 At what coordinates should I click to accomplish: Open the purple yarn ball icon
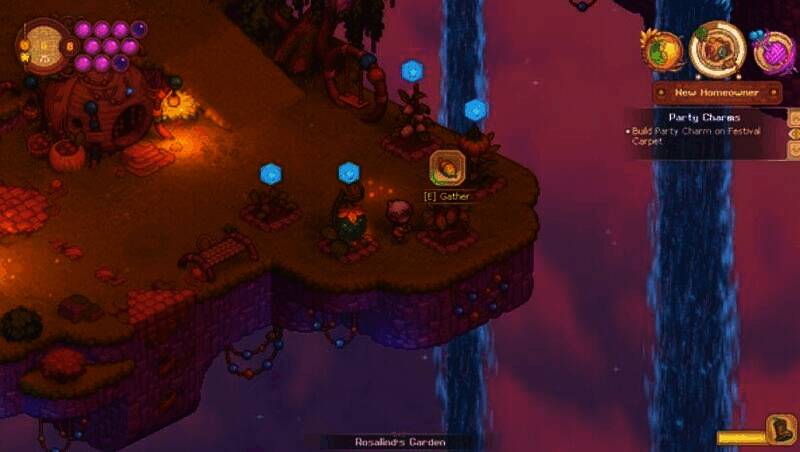pyautogui.click(x=773, y=51)
